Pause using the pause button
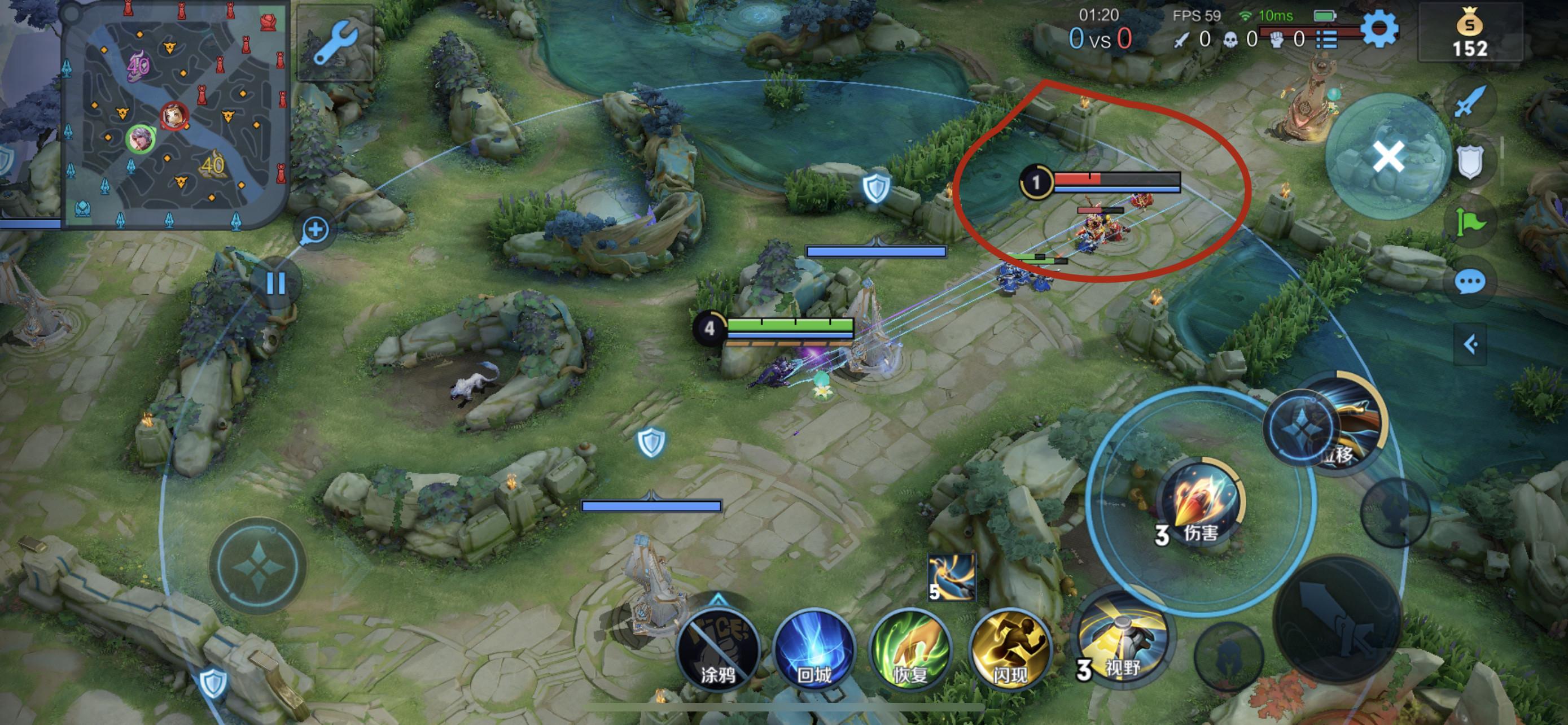The width and height of the screenshot is (1568, 725). pos(276,283)
